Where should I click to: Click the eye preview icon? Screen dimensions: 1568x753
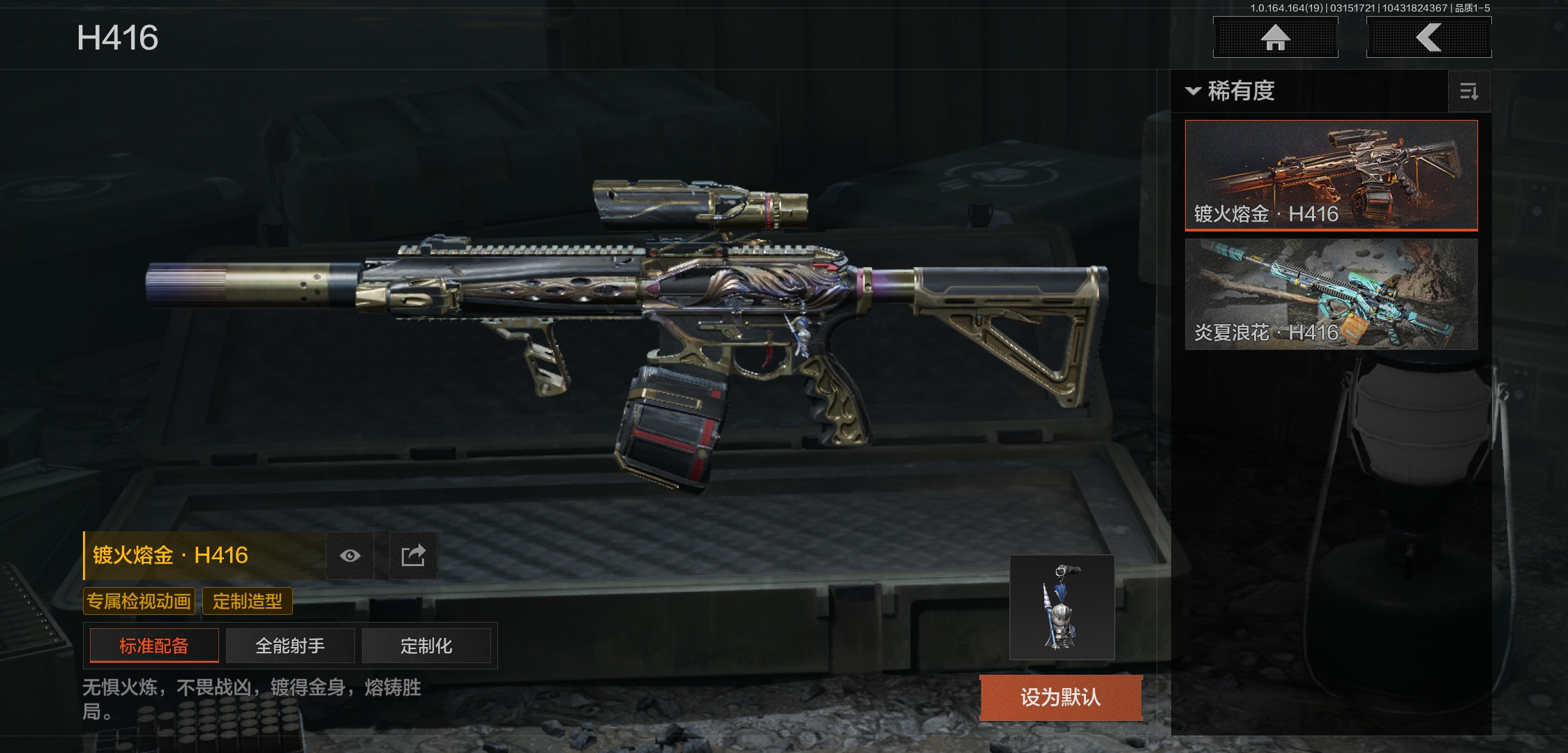(350, 556)
